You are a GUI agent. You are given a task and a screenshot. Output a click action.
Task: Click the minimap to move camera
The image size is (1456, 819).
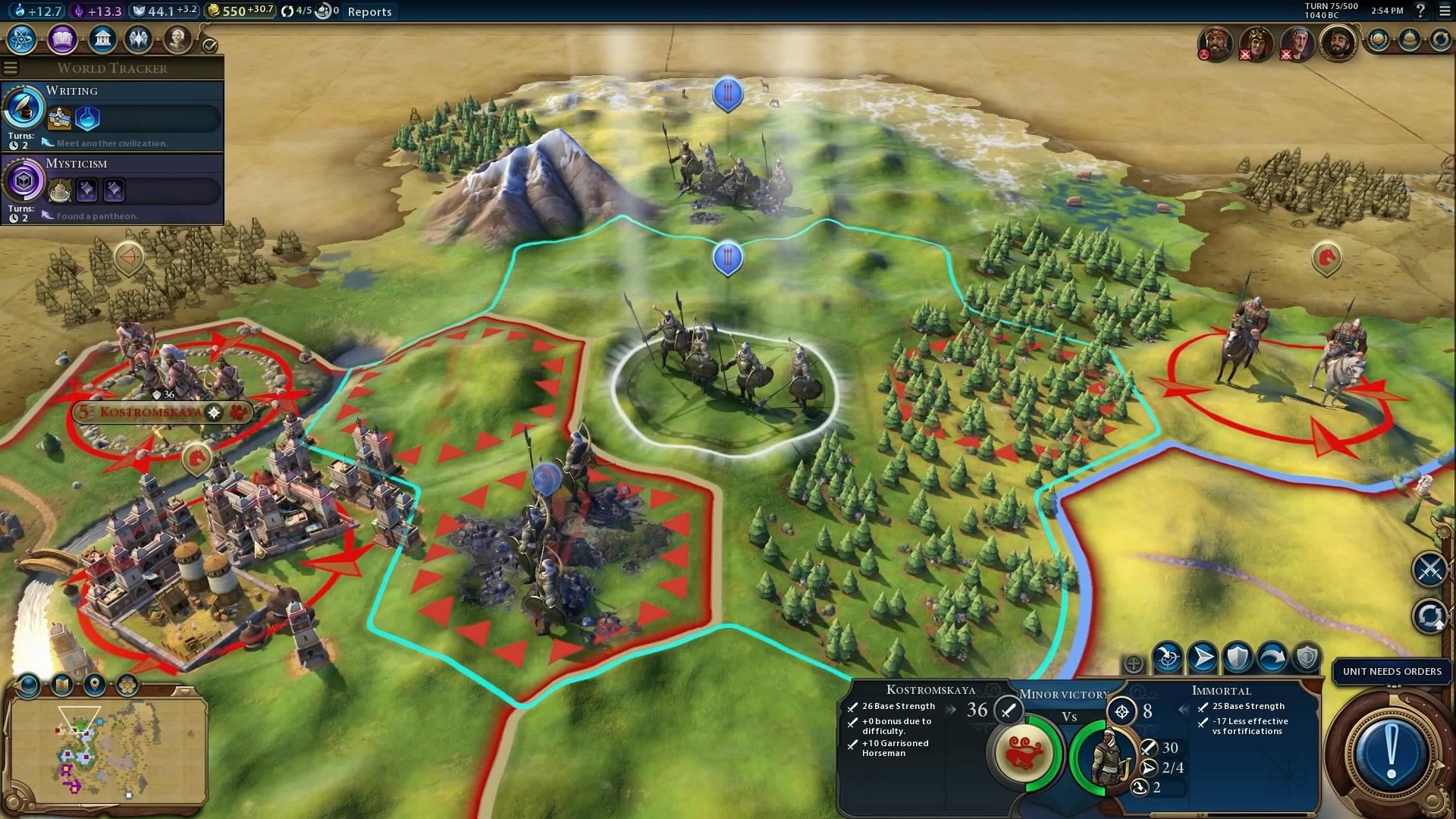pyautogui.click(x=106, y=751)
